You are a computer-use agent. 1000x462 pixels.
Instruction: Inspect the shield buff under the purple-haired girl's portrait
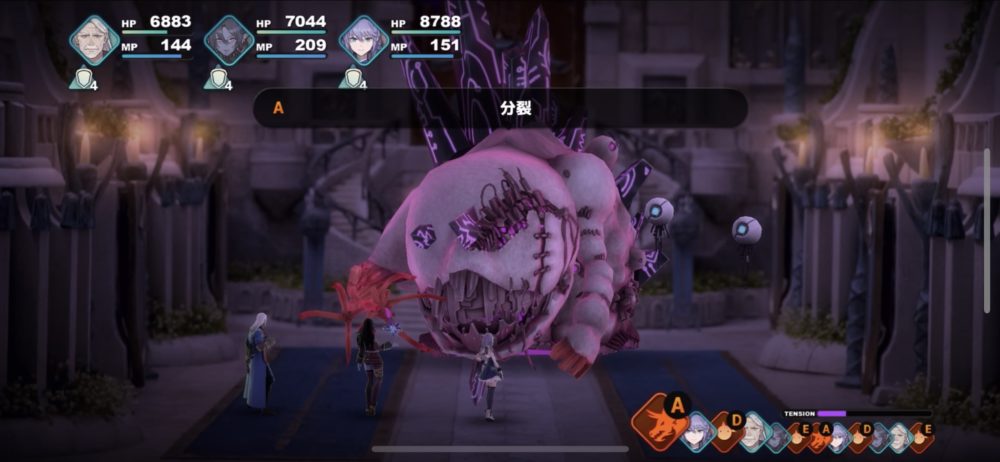(350, 77)
